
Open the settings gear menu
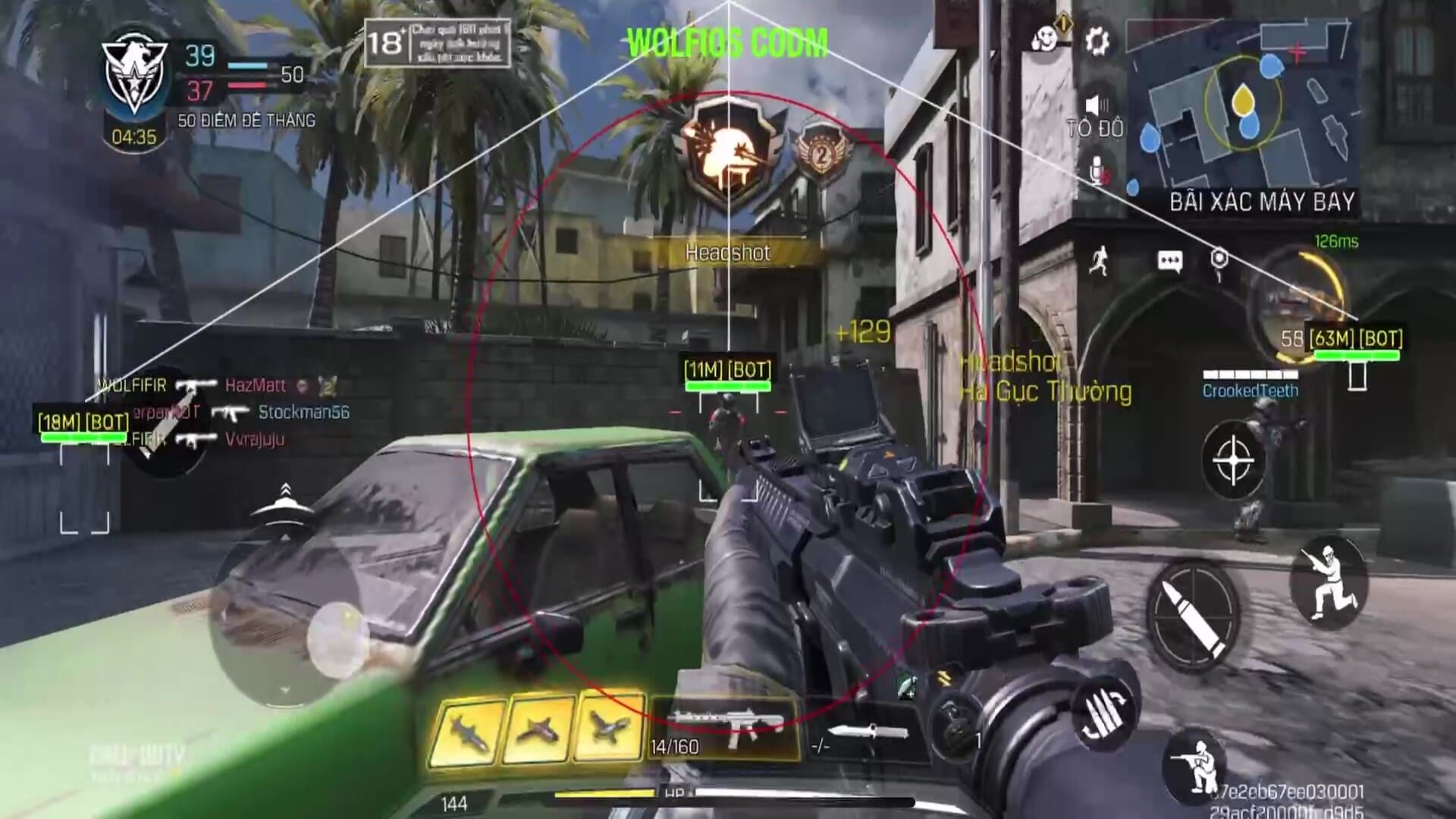tap(1097, 41)
